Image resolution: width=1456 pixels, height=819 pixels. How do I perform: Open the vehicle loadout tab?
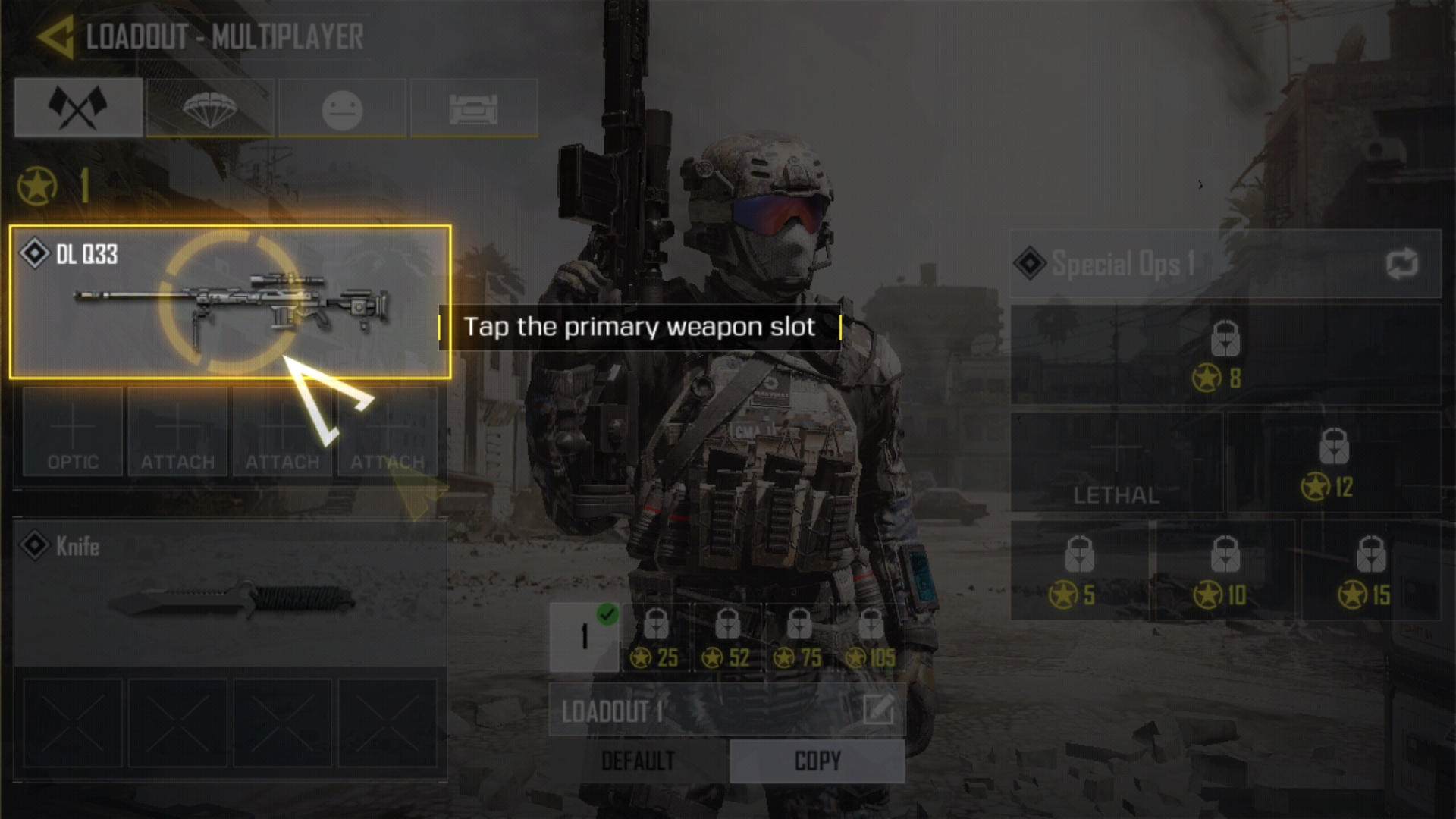(x=474, y=108)
